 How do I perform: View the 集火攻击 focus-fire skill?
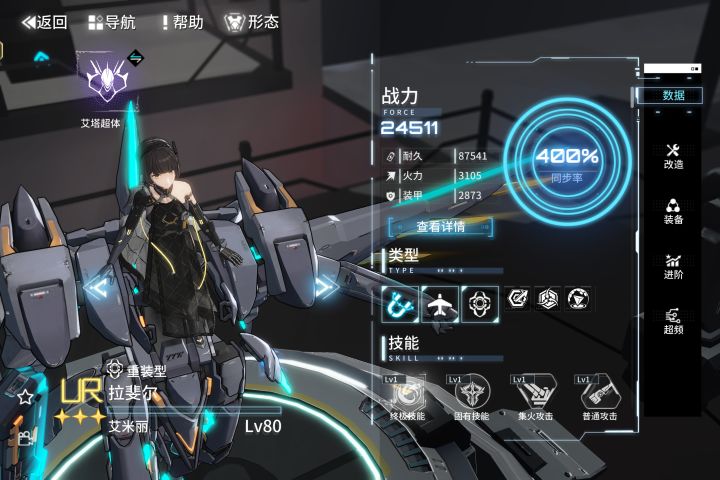pyautogui.click(x=535, y=394)
